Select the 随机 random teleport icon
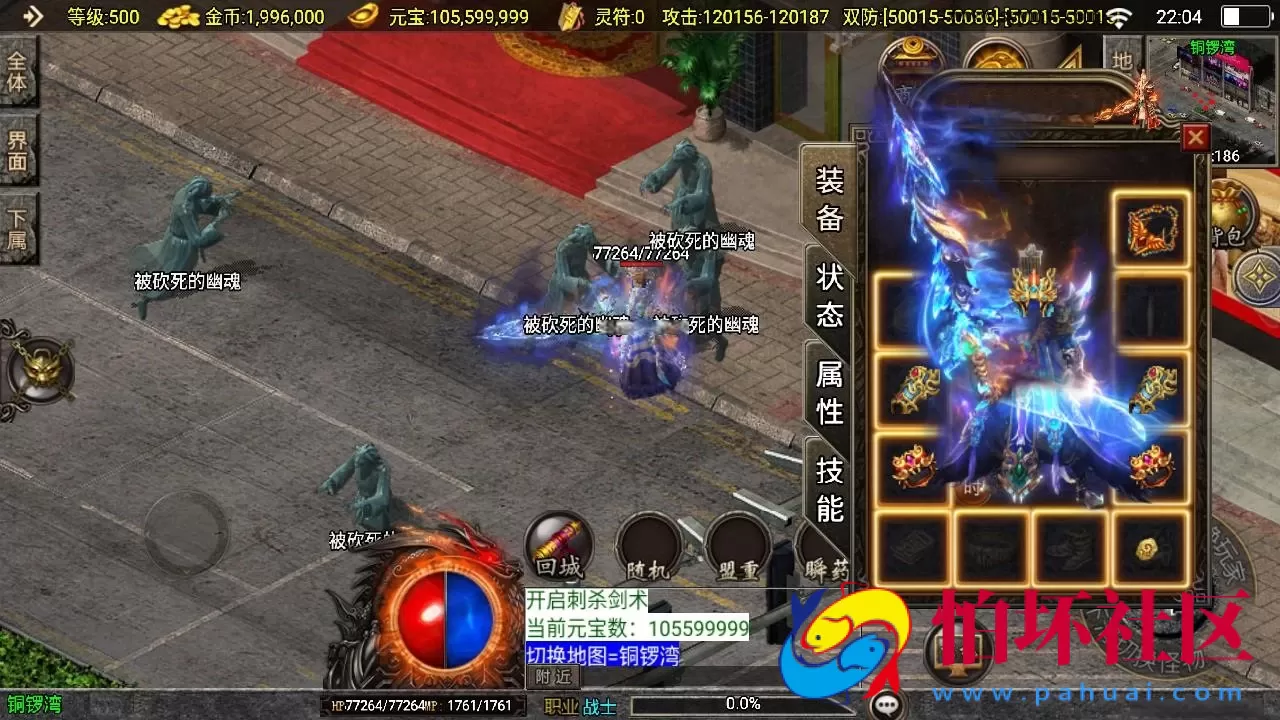1280x720 pixels. pyautogui.click(x=648, y=546)
